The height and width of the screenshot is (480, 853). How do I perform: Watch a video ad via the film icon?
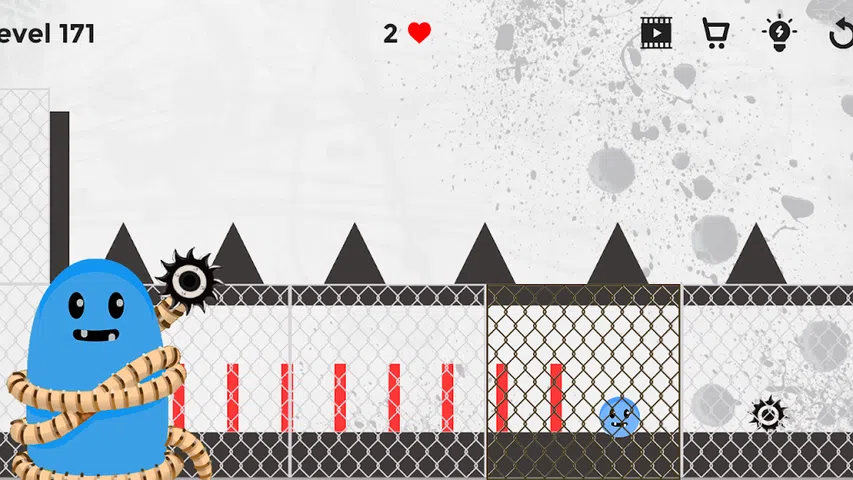pyautogui.click(x=656, y=33)
